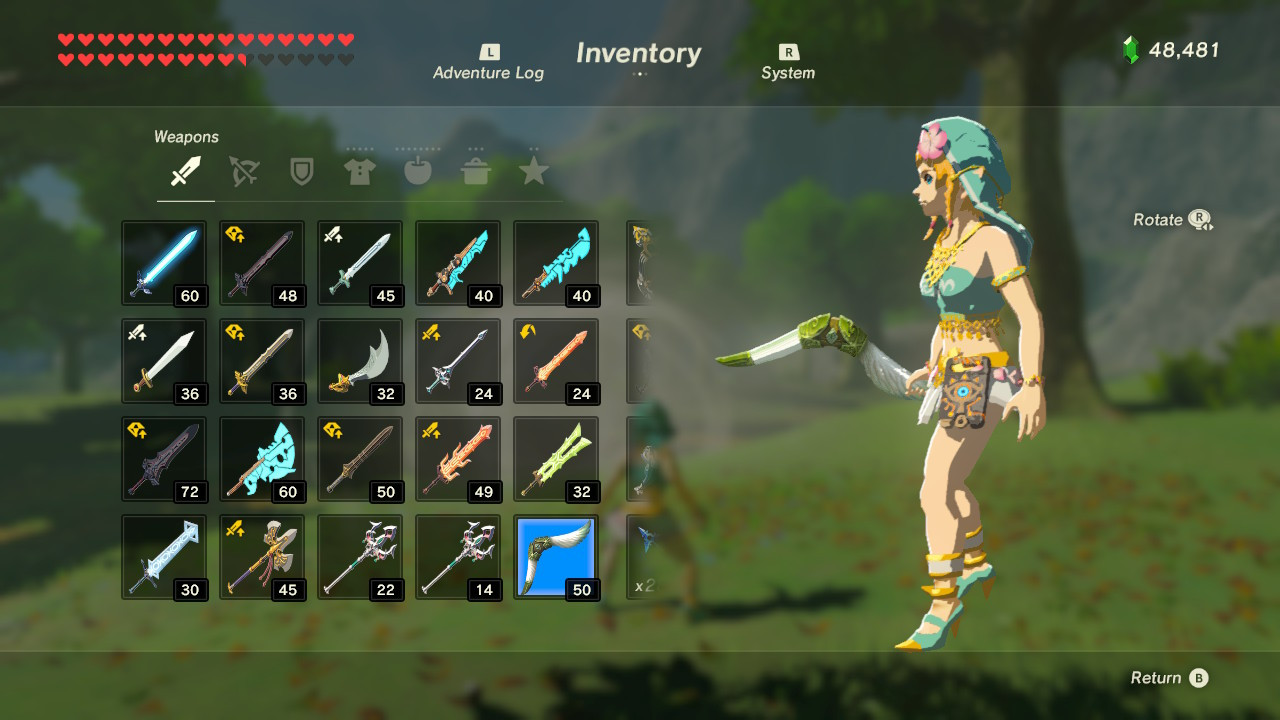Image resolution: width=1280 pixels, height=720 pixels.
Task: Select the Materials apple category icon
Action: click(417, 170)
